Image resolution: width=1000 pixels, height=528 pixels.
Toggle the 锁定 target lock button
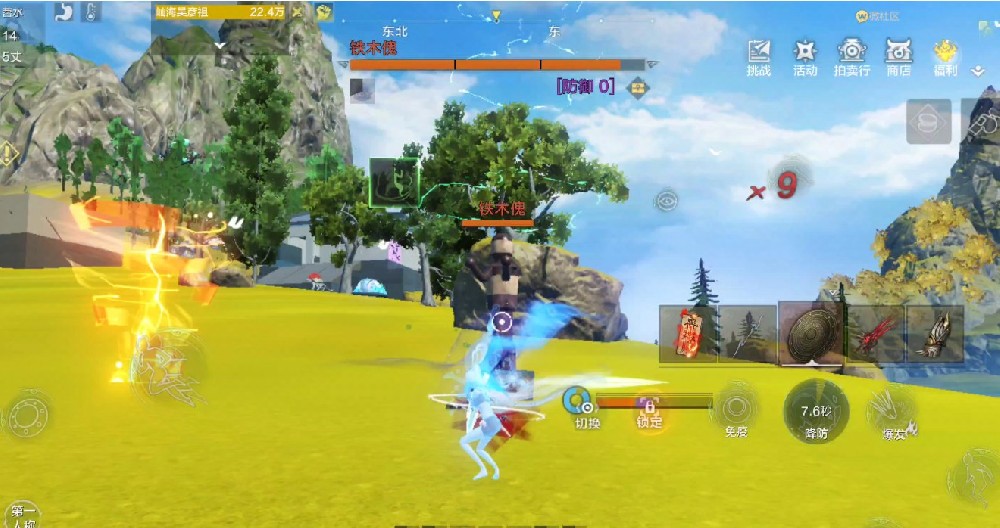coord(648,410)
